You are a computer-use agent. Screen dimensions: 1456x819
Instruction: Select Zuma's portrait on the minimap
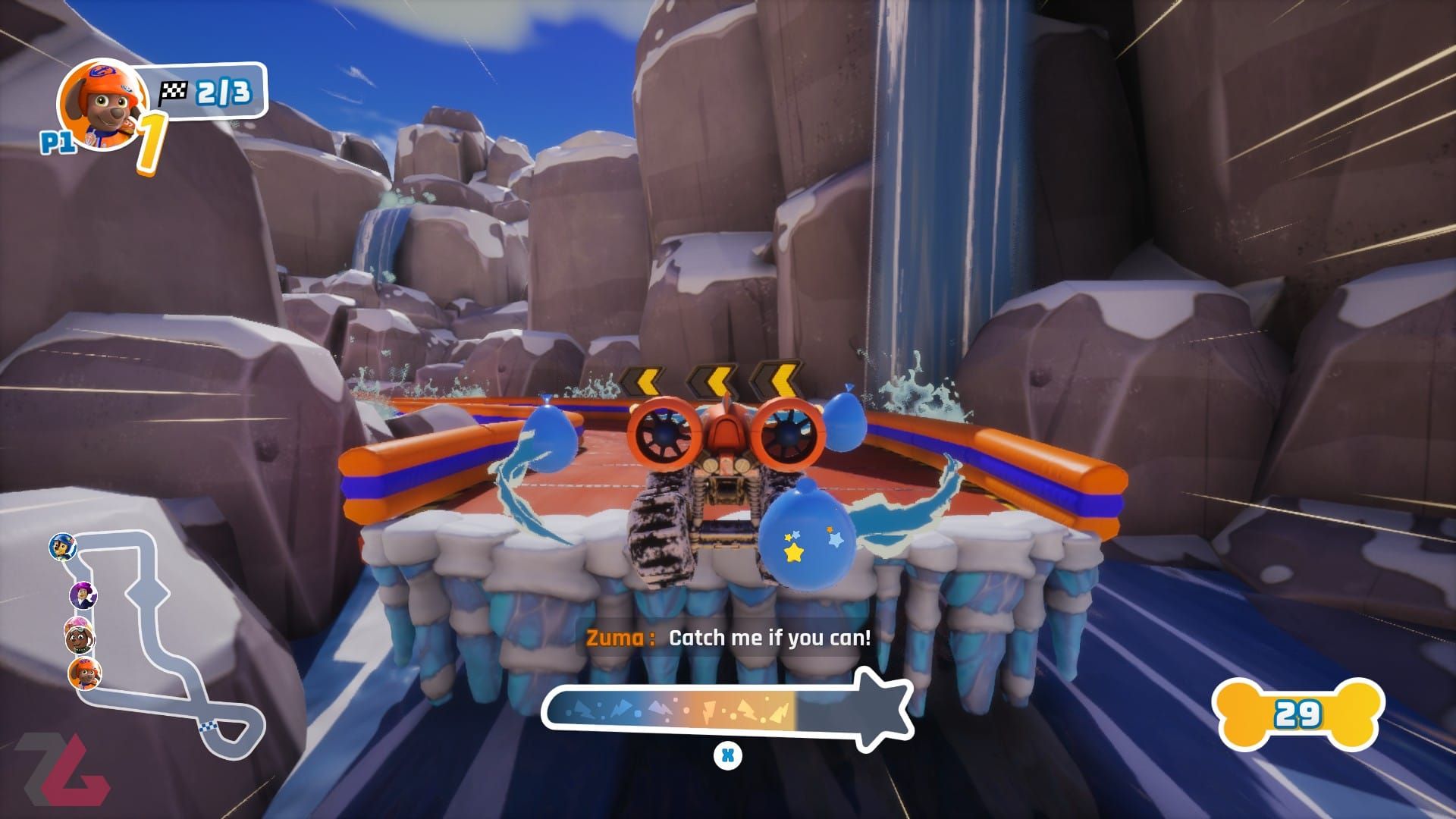coord(85,674)
